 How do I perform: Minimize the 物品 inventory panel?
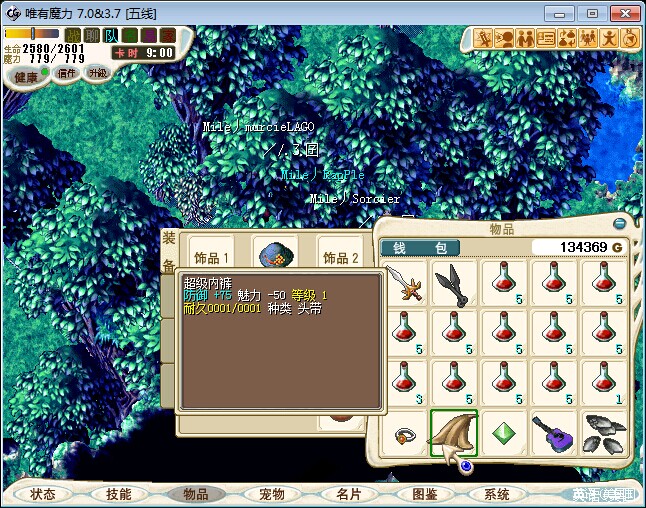point(620,224)
